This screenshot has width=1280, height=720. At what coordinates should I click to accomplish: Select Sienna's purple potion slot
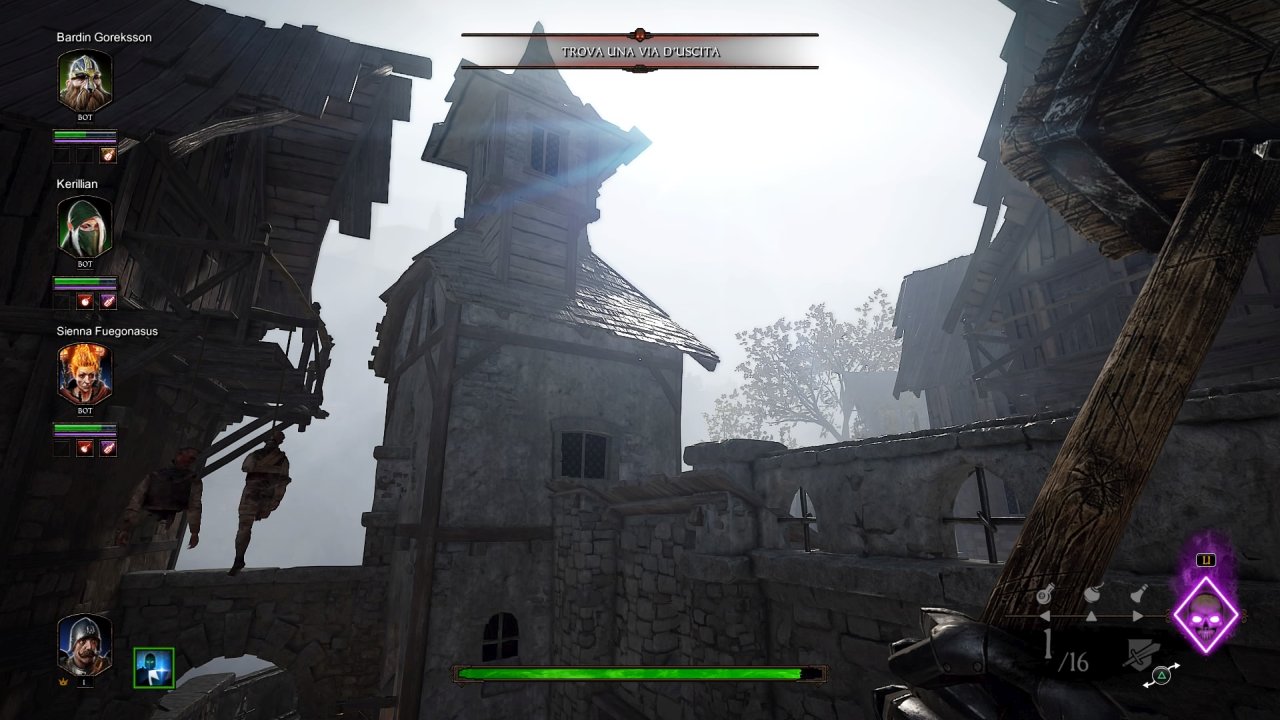pos(108,447)
